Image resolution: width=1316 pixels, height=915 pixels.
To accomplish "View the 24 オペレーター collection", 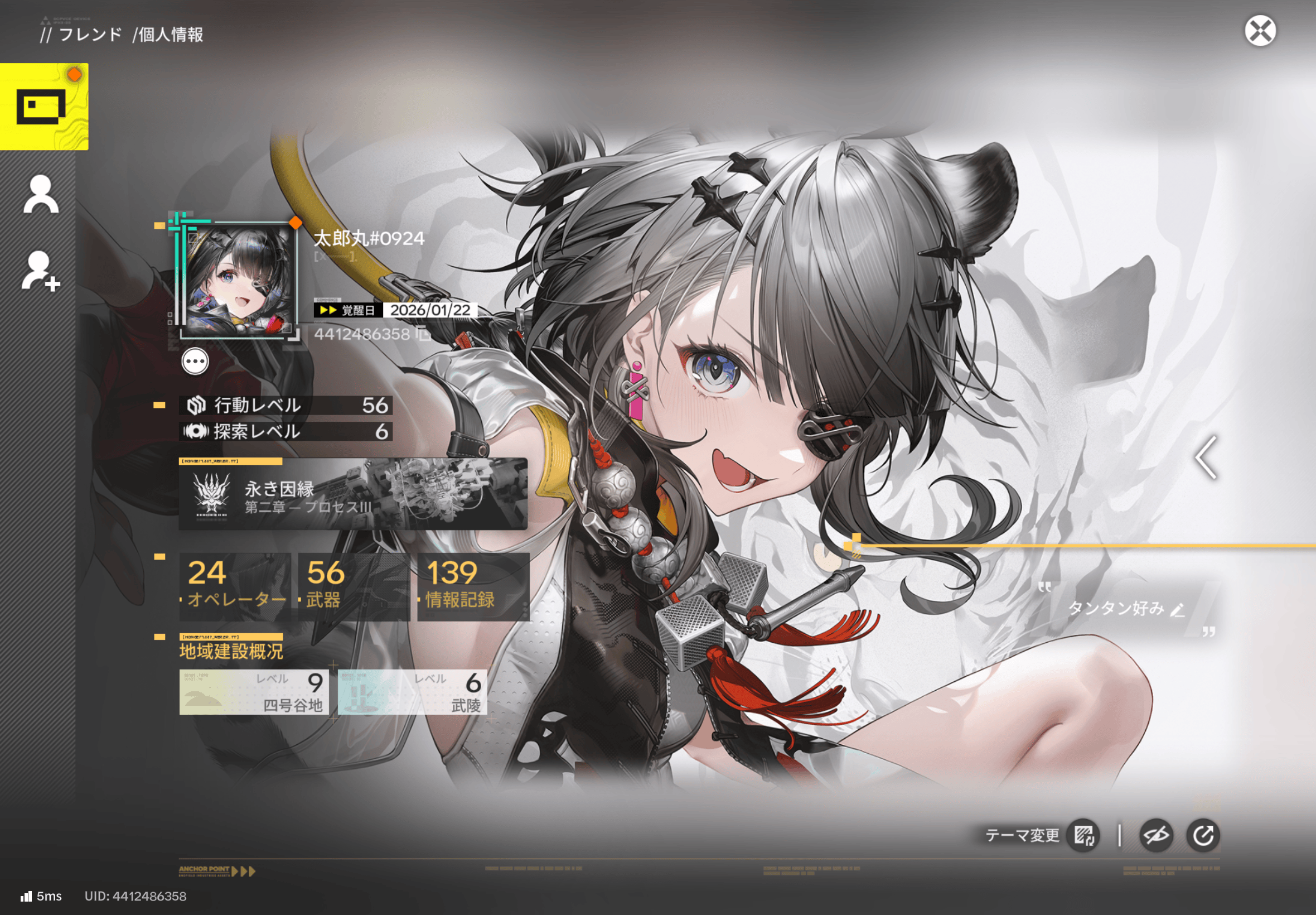I will (x=235, y=586).
